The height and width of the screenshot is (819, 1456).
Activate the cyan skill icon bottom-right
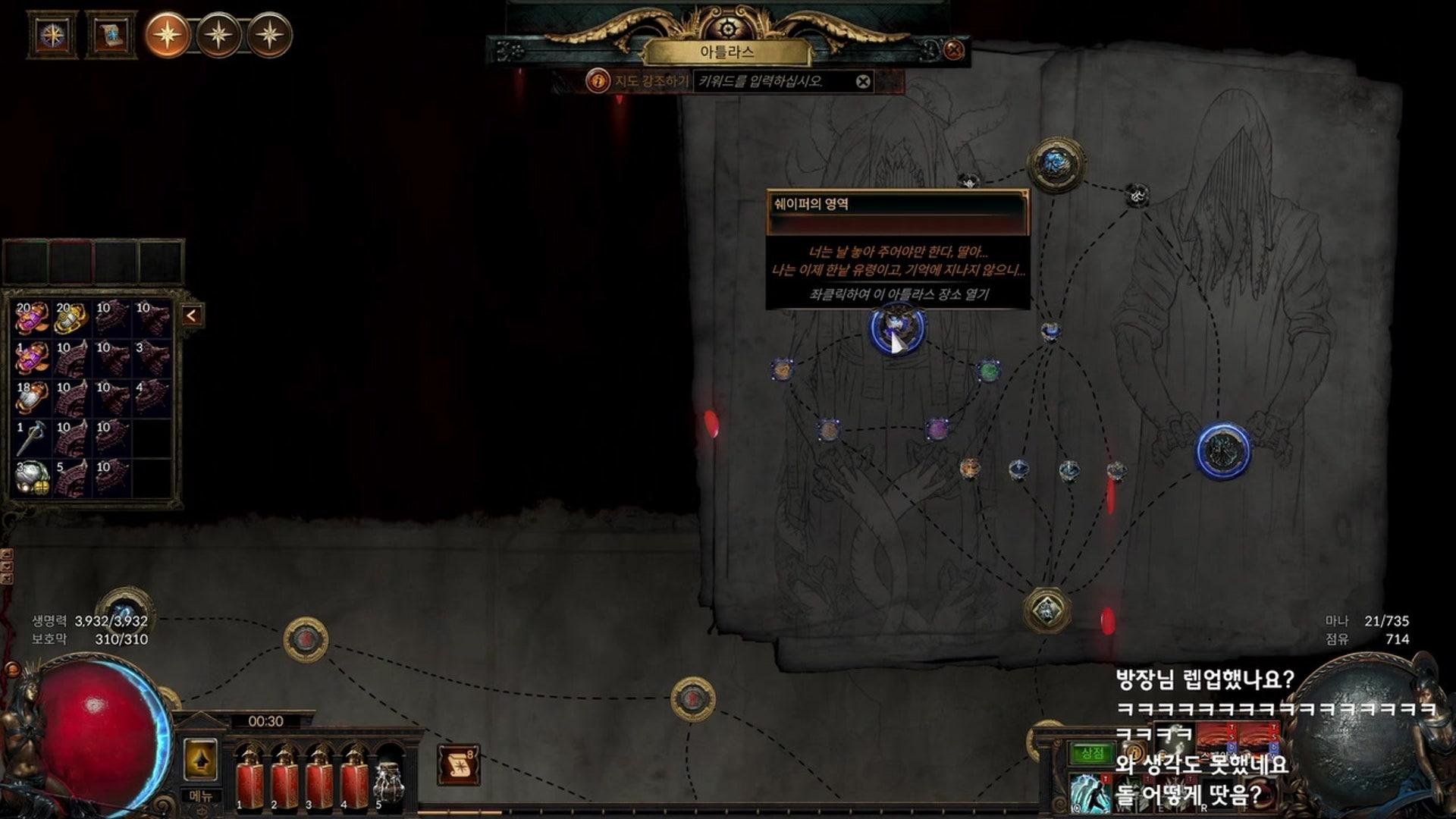pos(1090,794)
